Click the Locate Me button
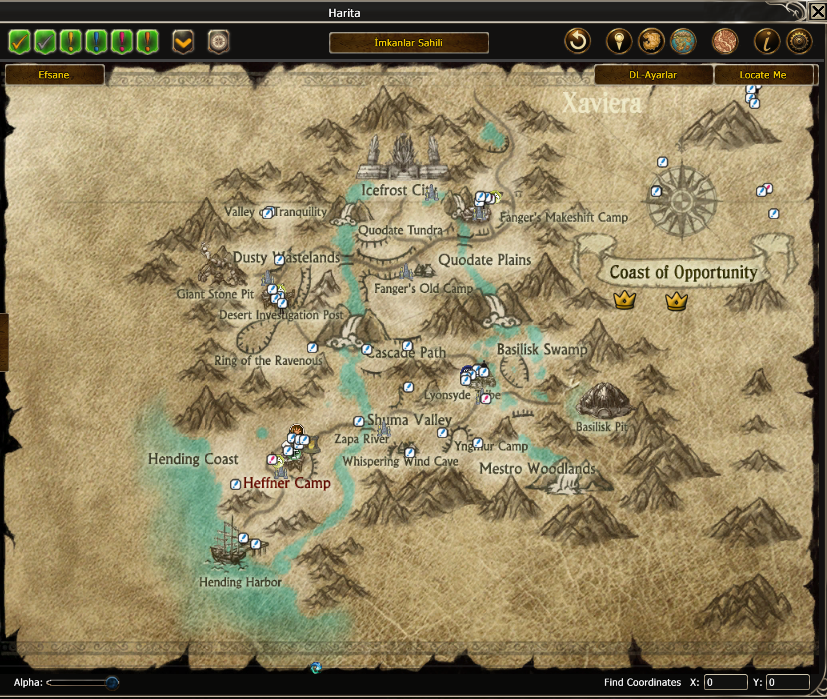This screenshot has width=827, height=699. tap(763, 75)
